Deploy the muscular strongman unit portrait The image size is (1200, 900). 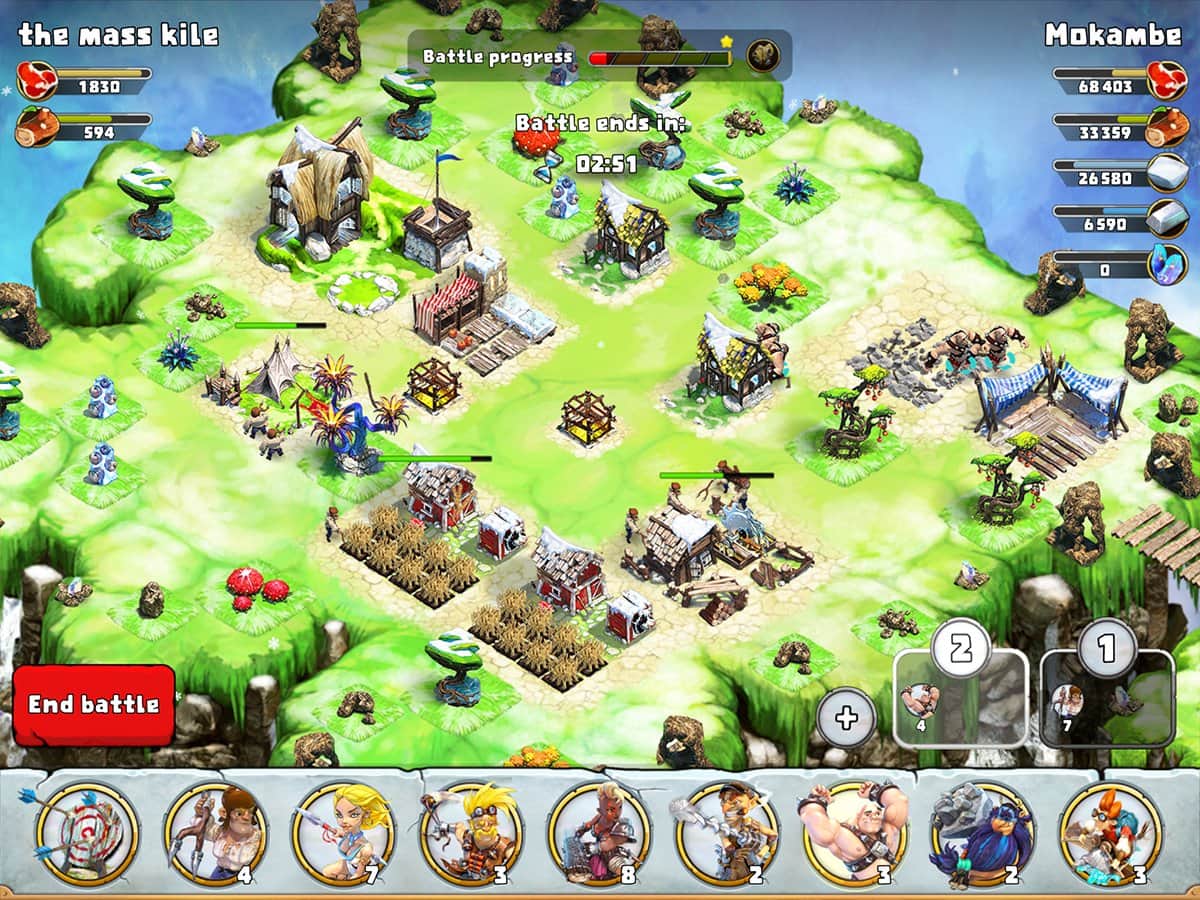[855, 832]
